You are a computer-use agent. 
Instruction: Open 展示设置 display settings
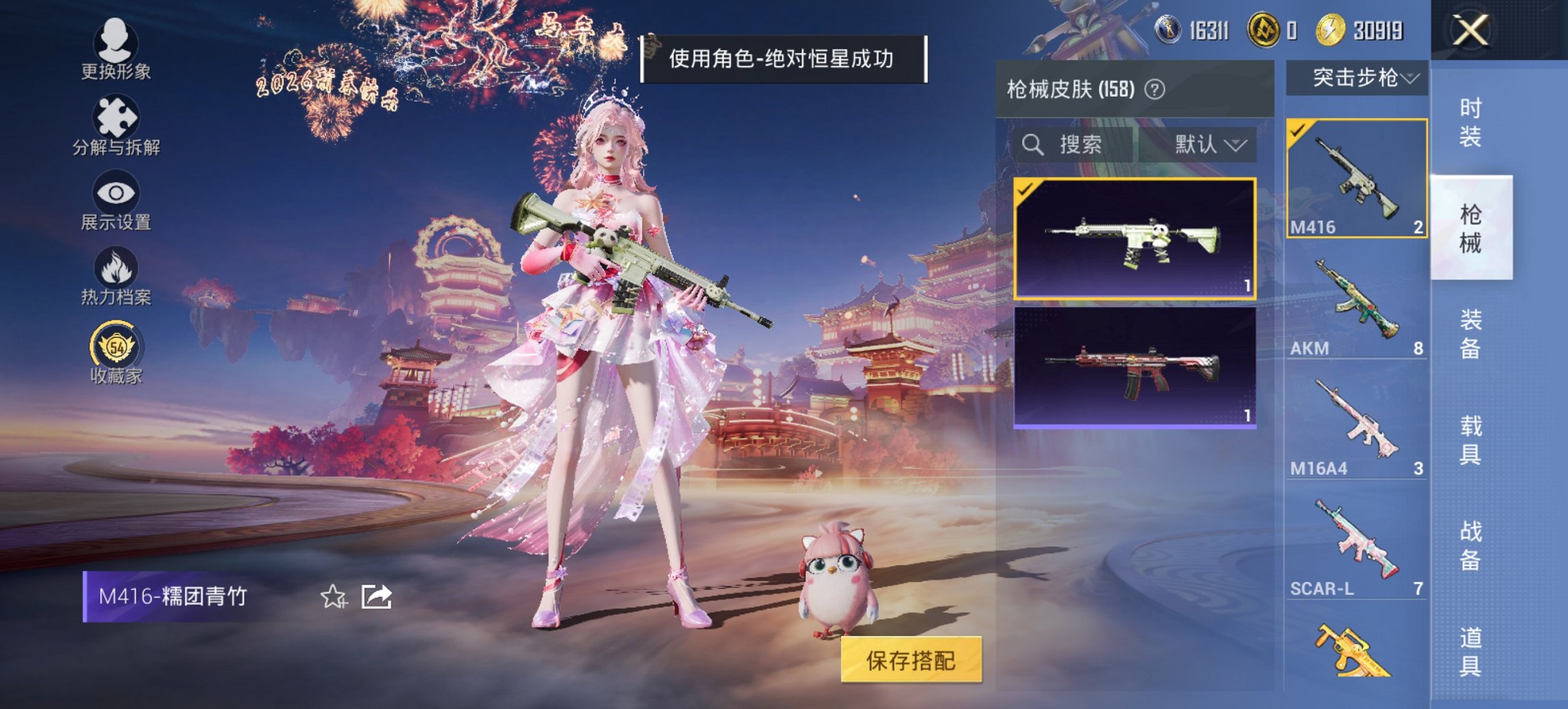tap(115, 198)
